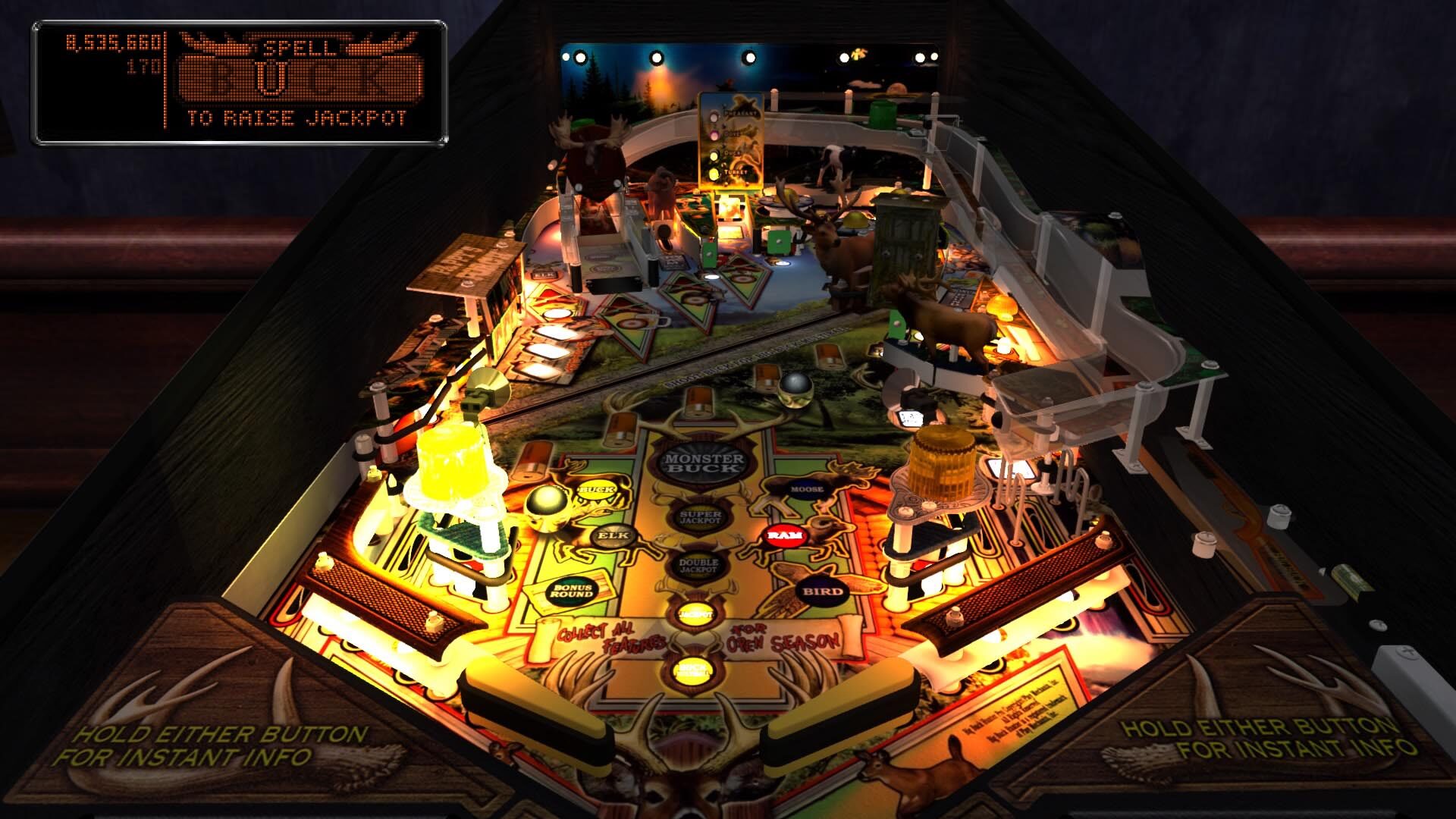
Task: Click the DUCK lamp on the animal card
Action: 714,154
